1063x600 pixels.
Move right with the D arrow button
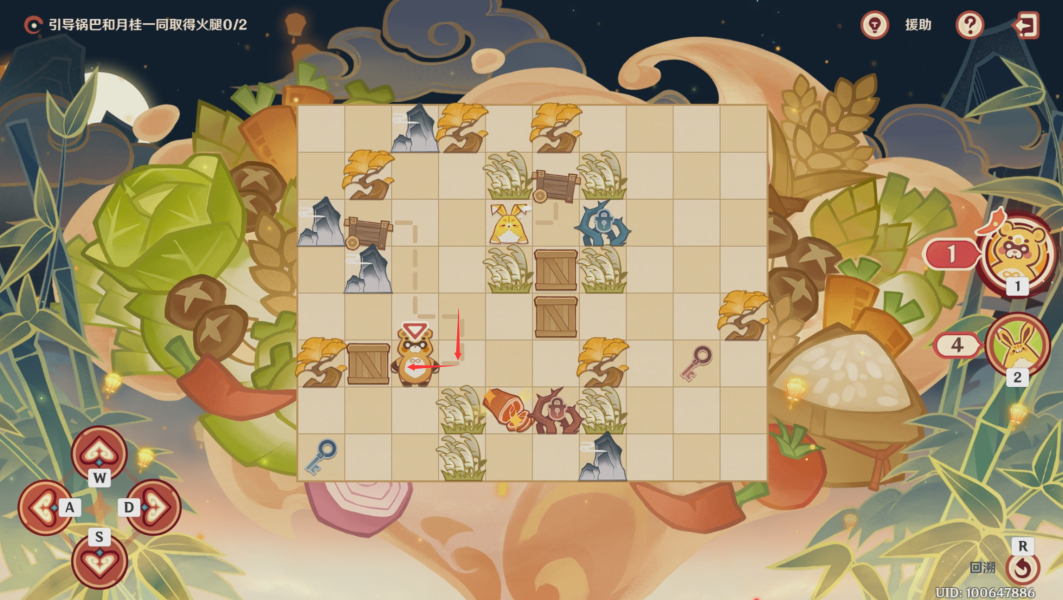point(153,507)
